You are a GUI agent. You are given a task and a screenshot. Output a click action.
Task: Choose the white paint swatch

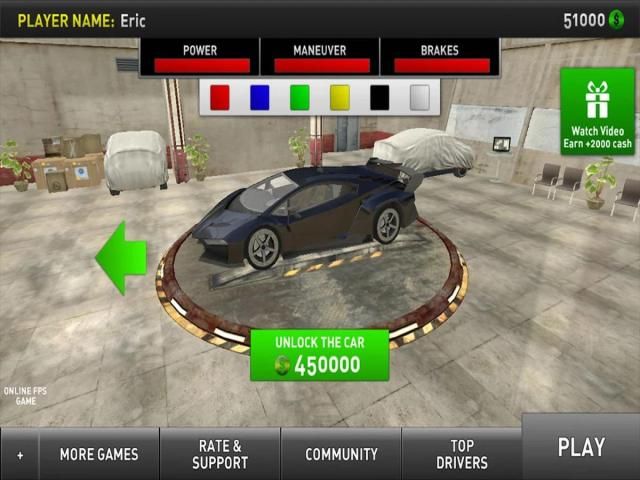coord(420,97)
